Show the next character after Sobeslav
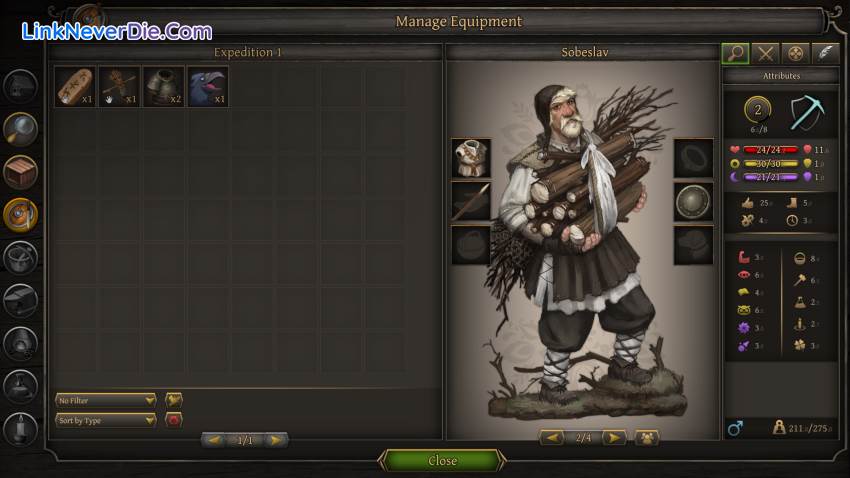Viewport: 850px width, 478px height. (614, 438)
